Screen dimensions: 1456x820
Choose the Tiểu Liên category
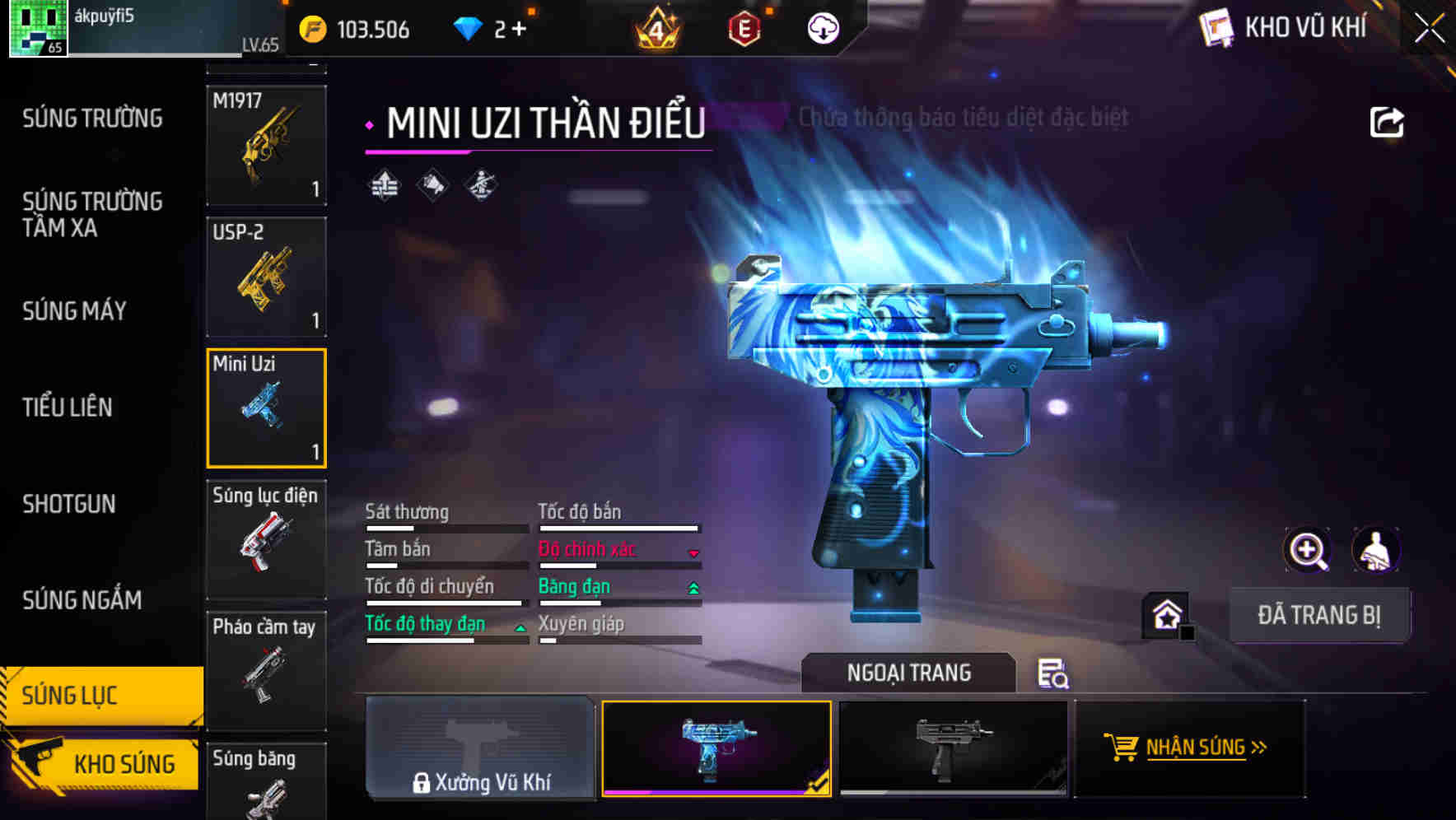pyautogui.click(x=68, y=407)
